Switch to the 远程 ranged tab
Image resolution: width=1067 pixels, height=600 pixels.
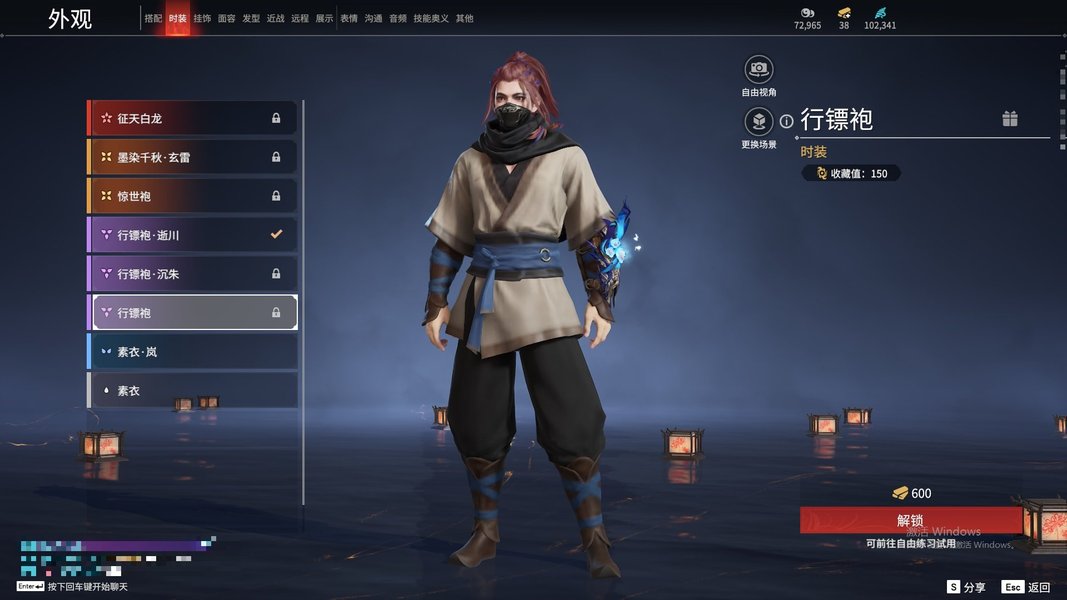click(300, 19)
